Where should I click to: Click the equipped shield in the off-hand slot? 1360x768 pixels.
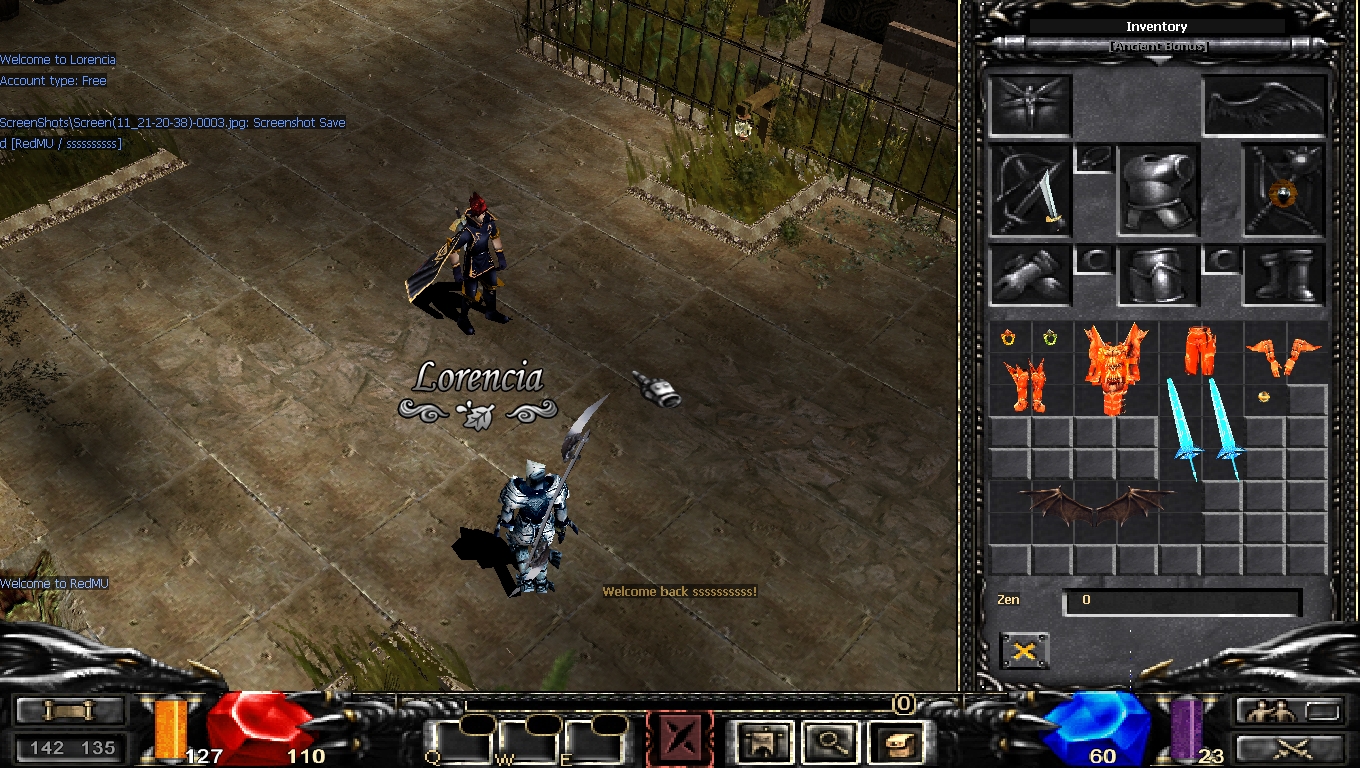(x=1283, y=192)
